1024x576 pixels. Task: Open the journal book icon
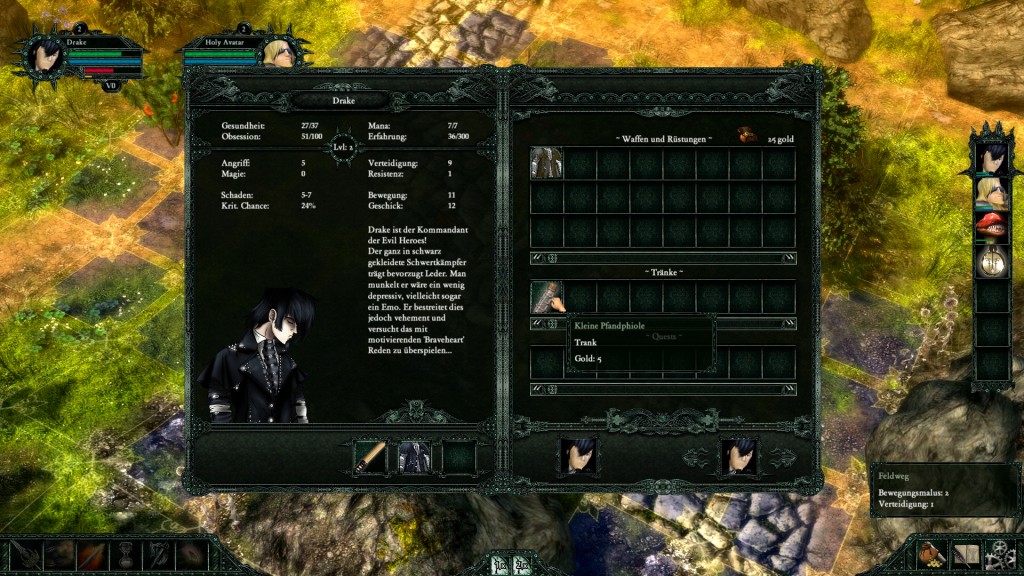[x=965, y=553]
